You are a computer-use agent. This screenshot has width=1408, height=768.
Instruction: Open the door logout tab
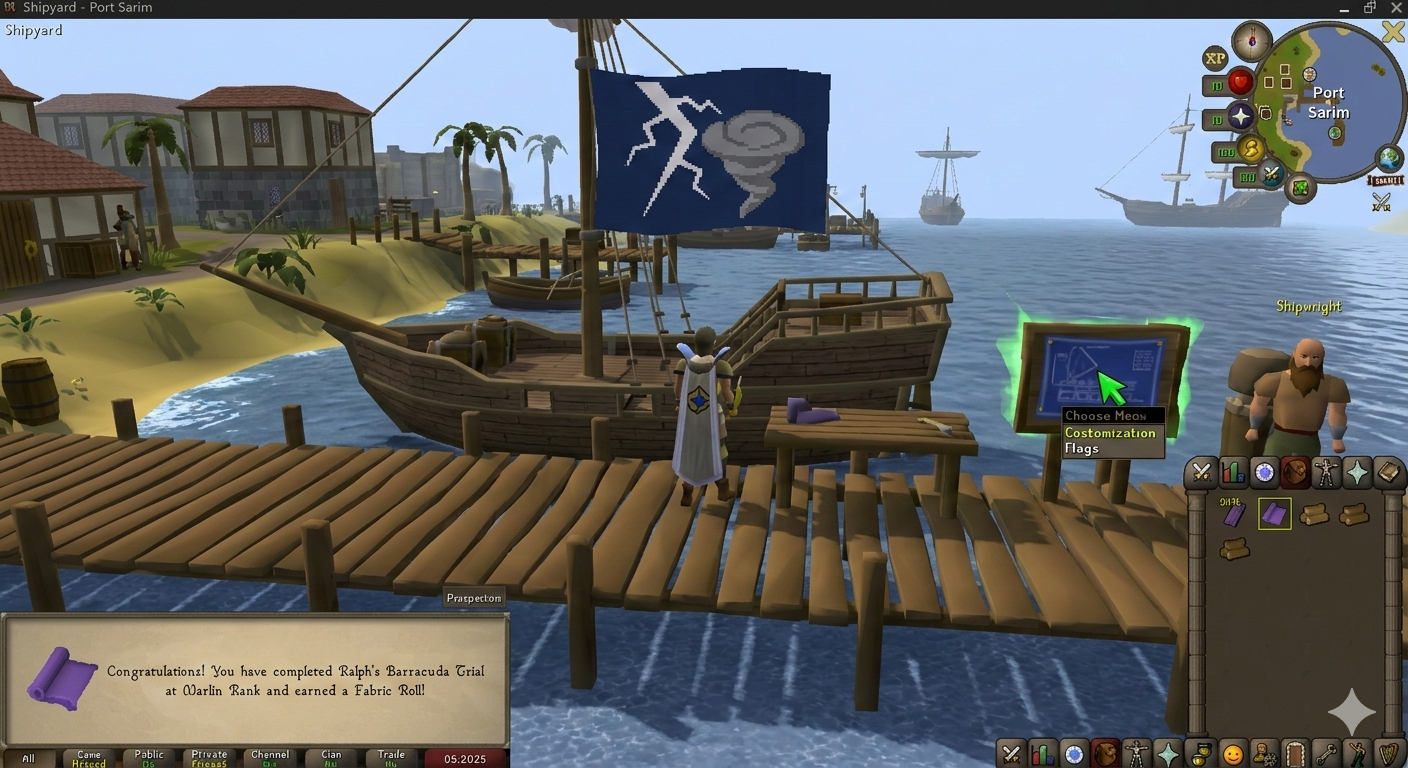pyautogui.click(x=1295, y=753)
